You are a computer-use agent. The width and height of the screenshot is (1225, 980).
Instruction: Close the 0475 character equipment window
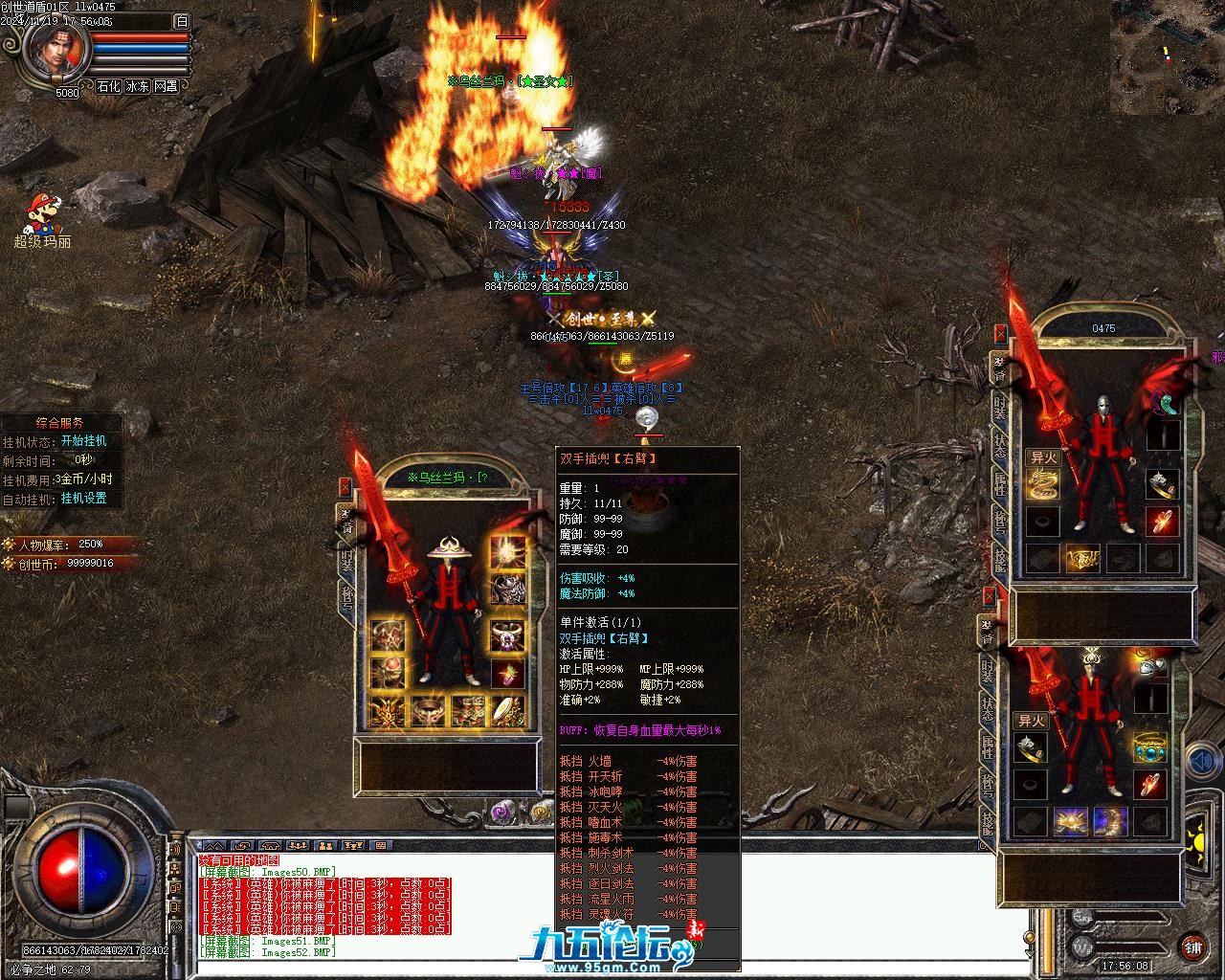click(1001, 333)
